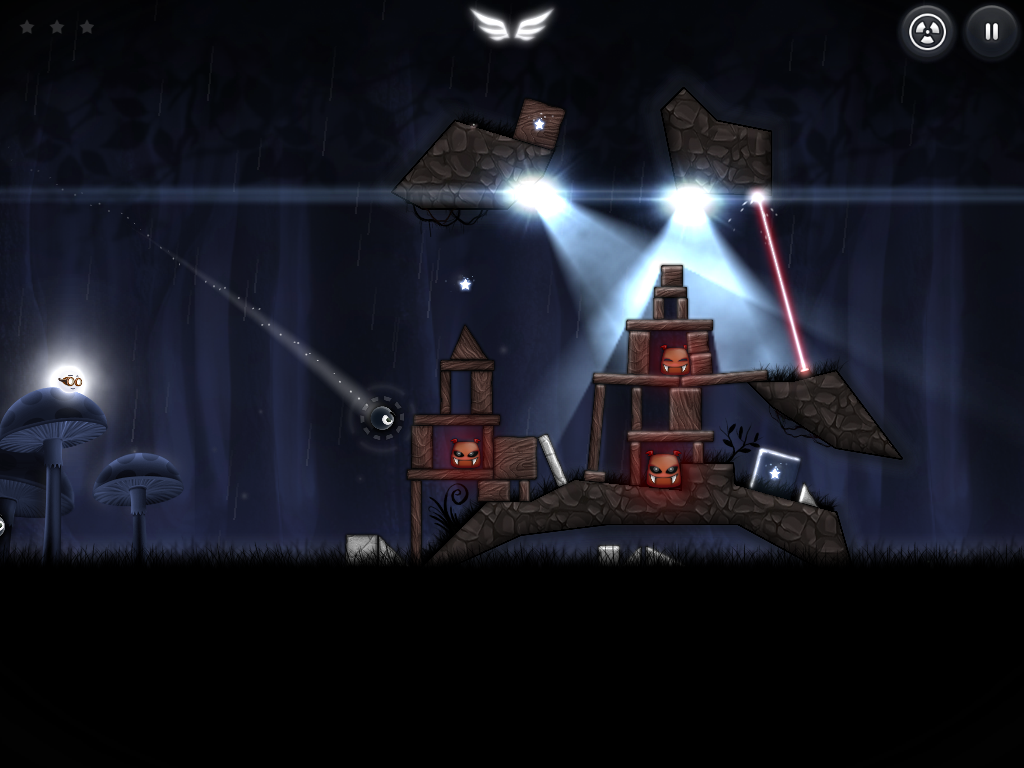
Task: Activate the radiation symbol button
Action: coord(927,32)
